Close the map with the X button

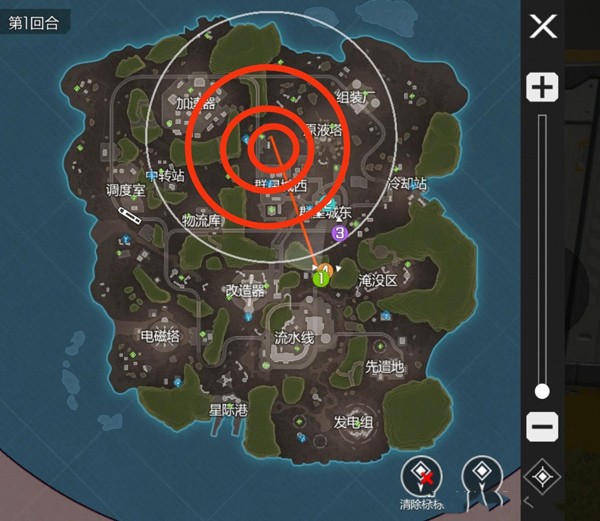coord(543,26)
